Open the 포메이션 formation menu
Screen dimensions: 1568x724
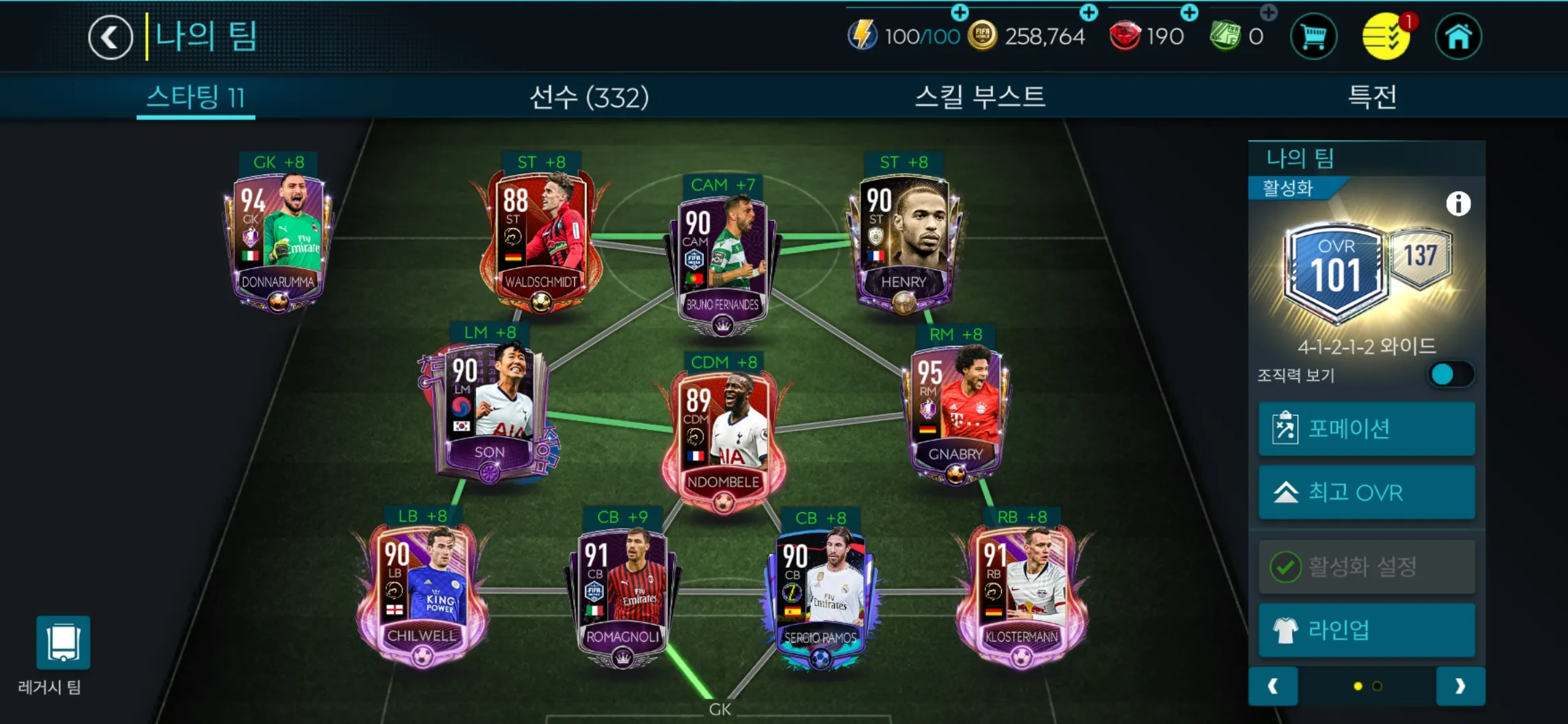[x=1366, y=429]
